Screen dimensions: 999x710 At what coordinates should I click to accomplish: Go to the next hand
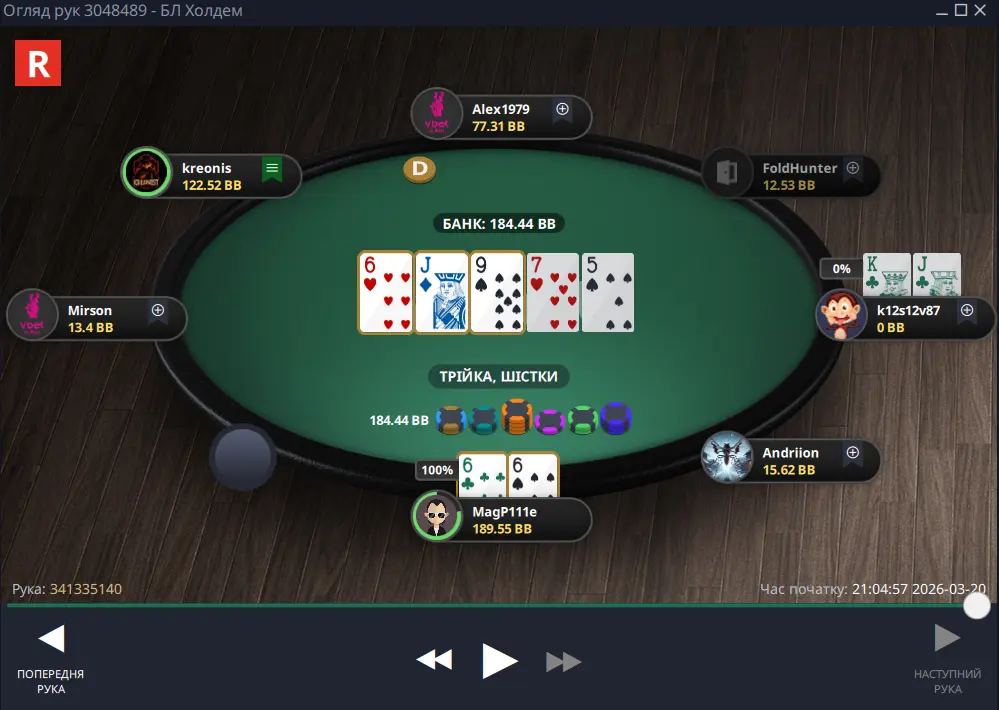pyautogui.click(x=946, y=638)
